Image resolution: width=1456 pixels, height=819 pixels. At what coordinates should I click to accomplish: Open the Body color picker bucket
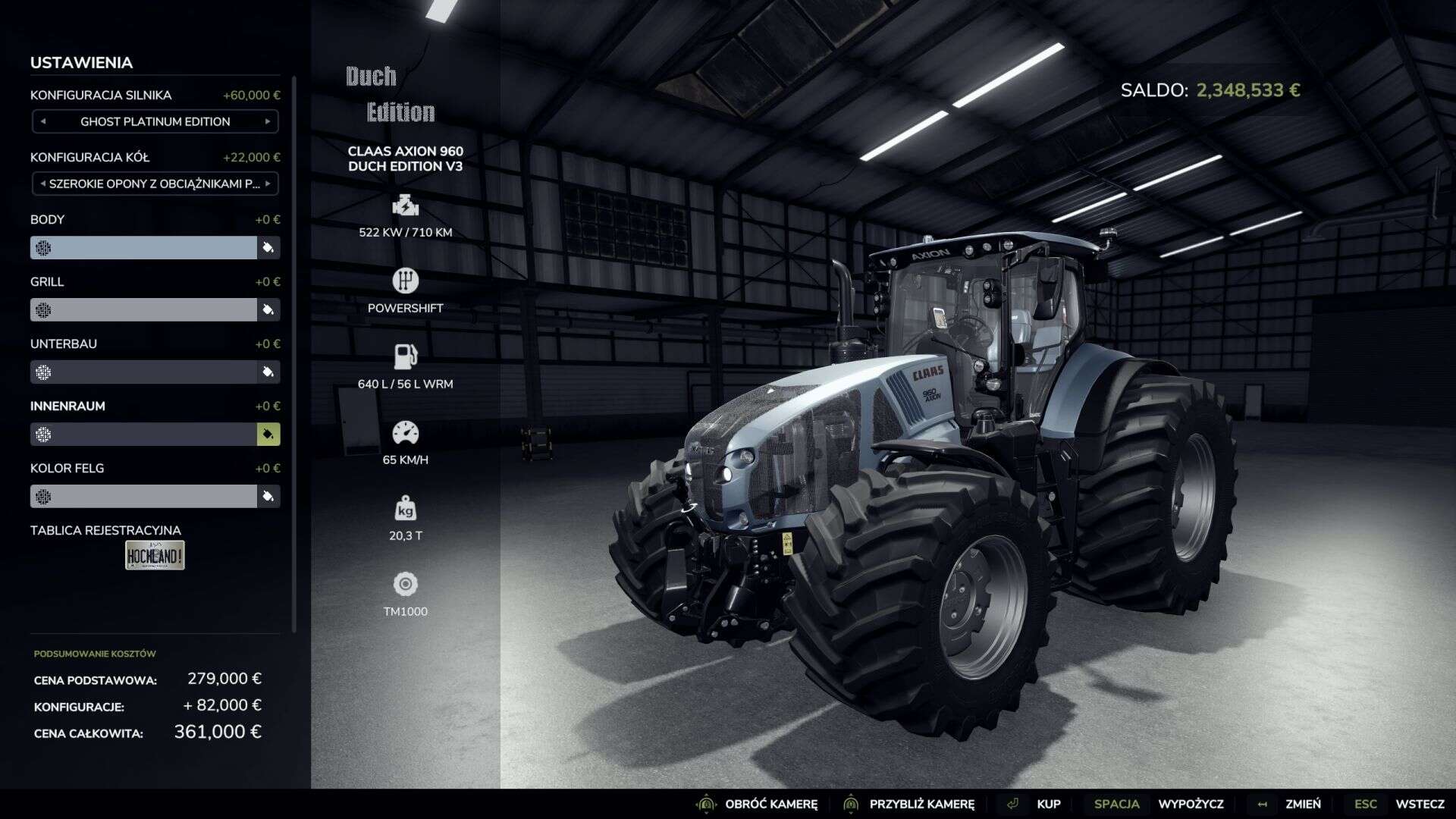click(268, 247)
